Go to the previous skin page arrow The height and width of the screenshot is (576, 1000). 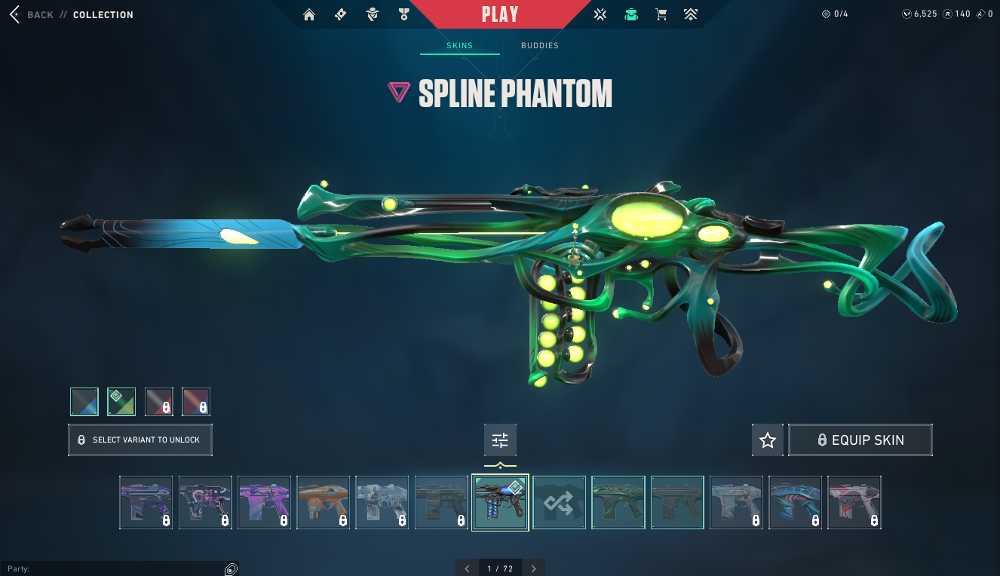[467, 568]
